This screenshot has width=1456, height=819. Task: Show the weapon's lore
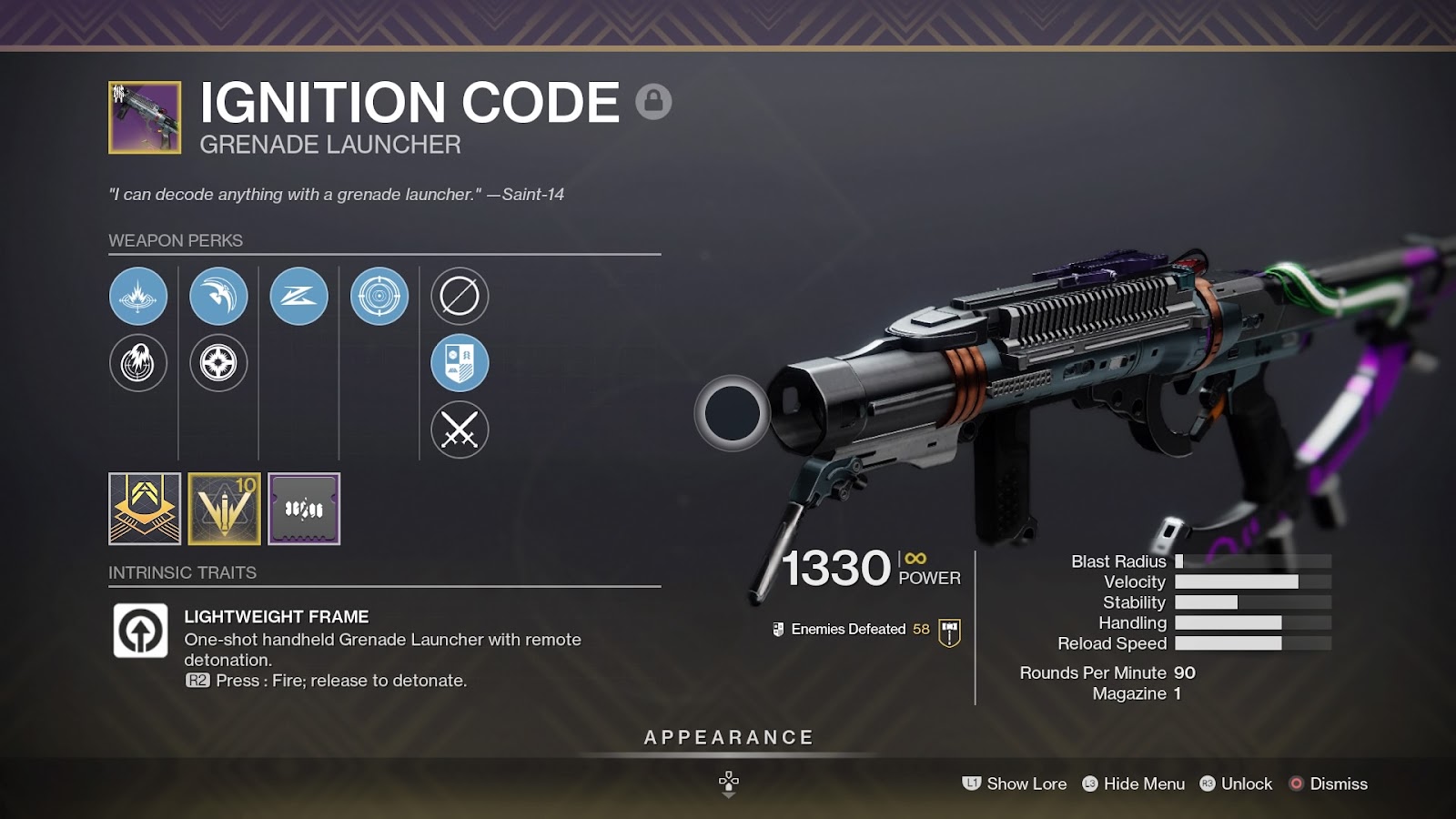1015,784
